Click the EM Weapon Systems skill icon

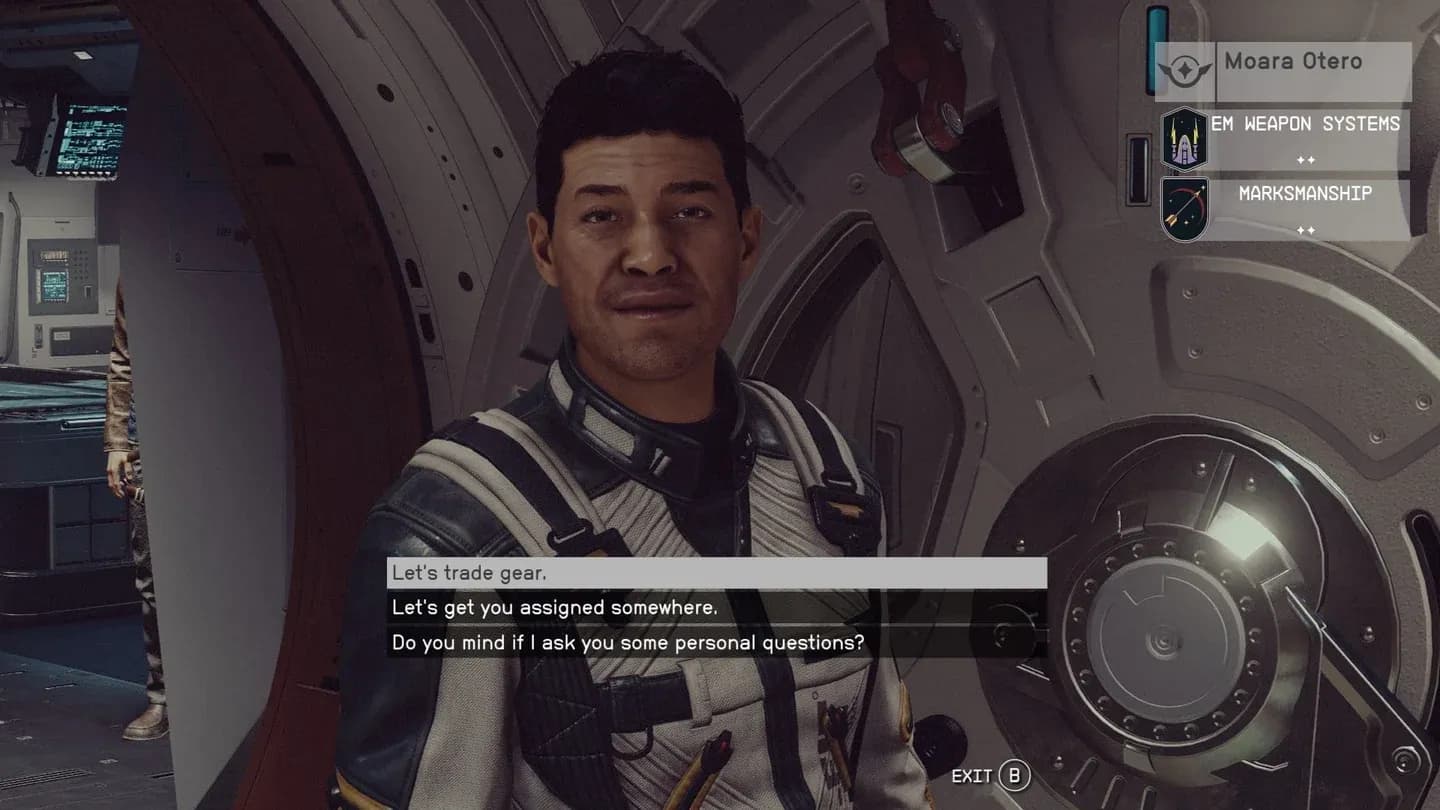(1185, 139)
